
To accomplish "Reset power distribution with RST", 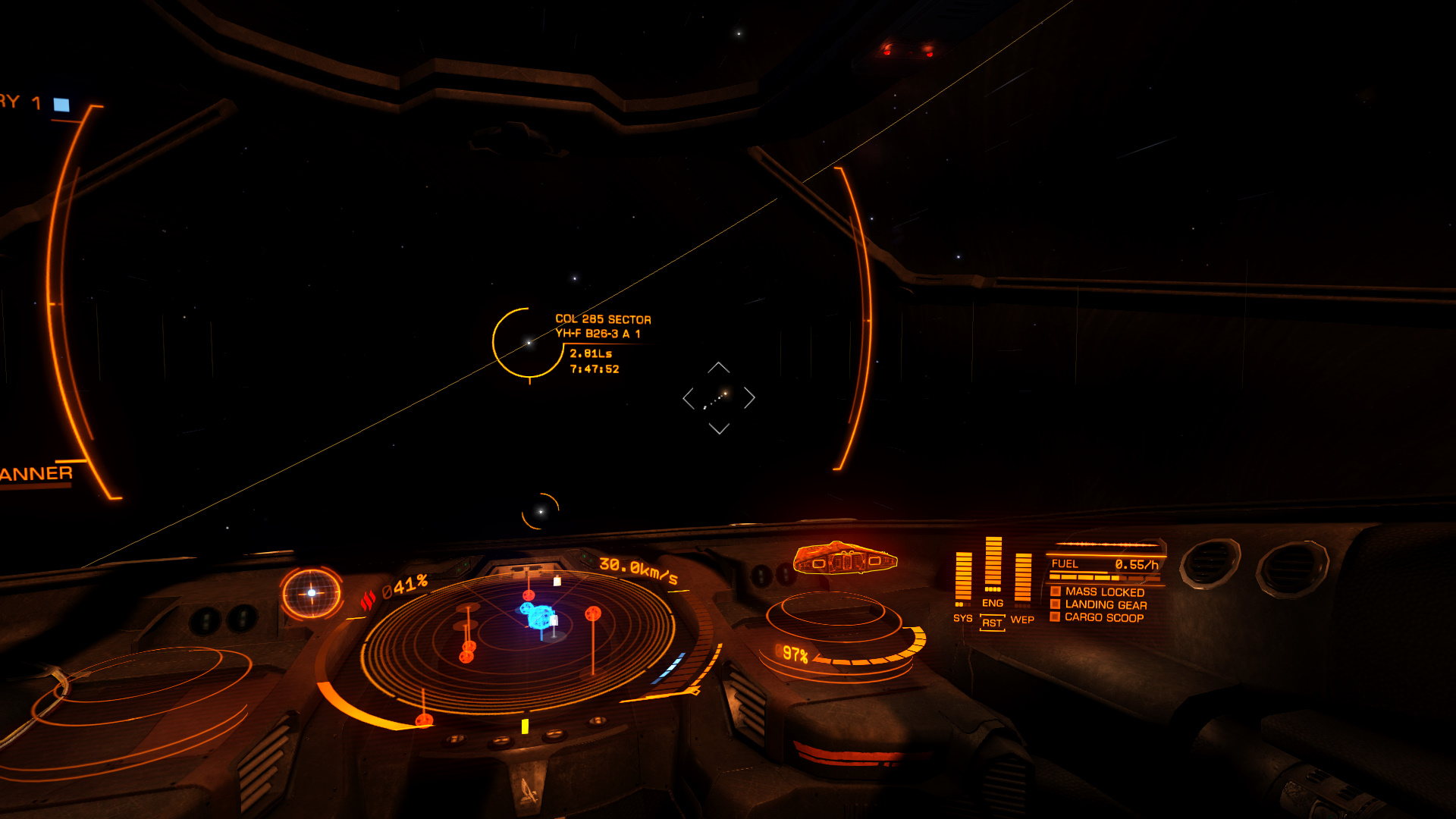I will tap(992, 623).
